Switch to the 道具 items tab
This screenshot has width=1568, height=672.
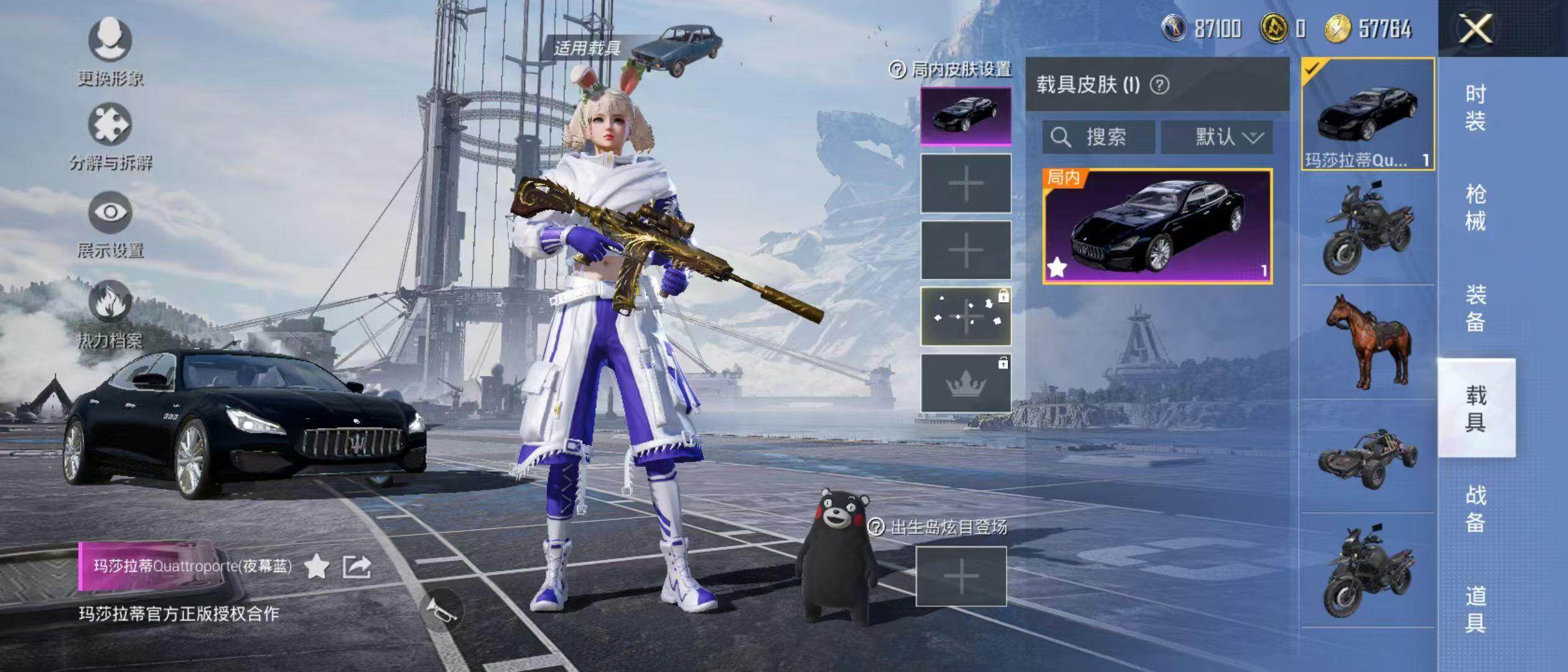click(x=1475, y=609)
